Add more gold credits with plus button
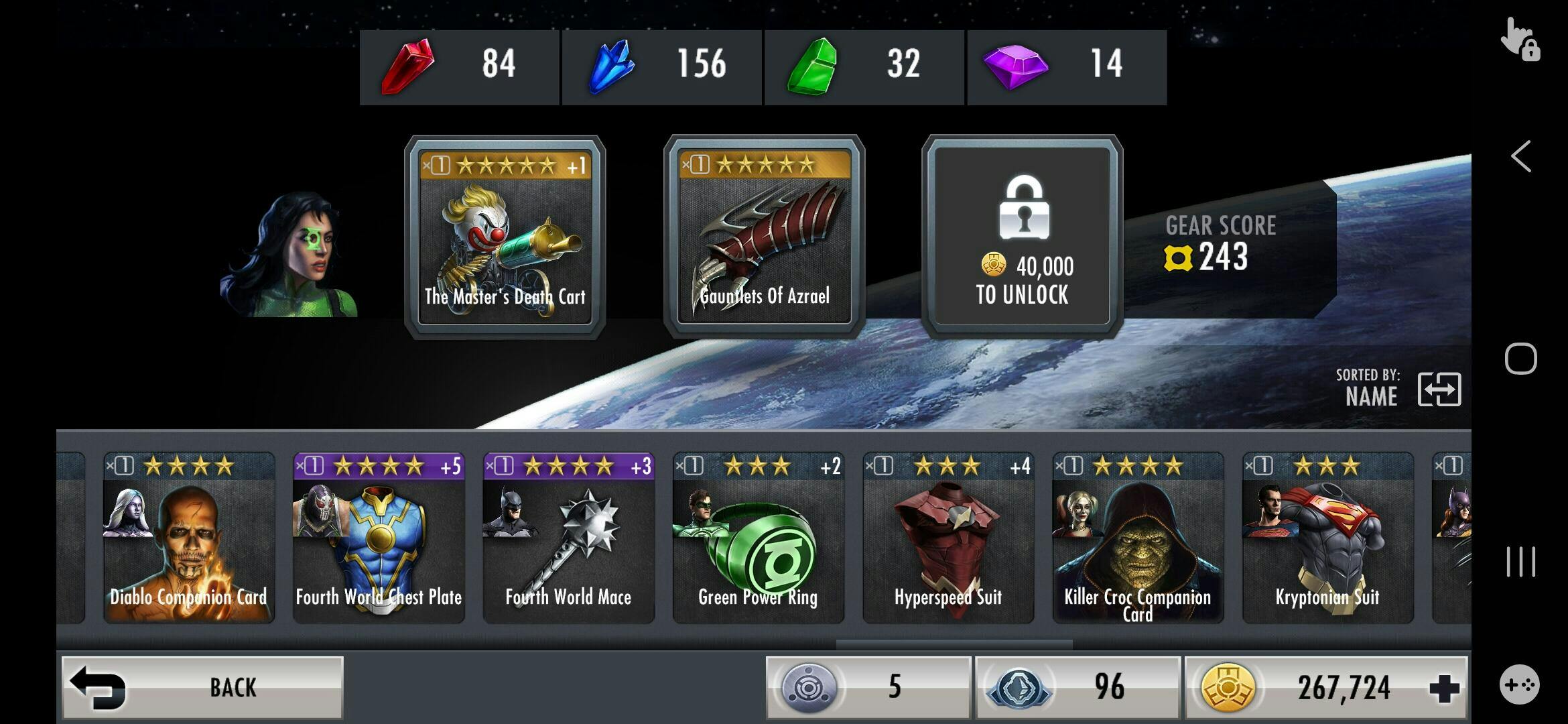Image resolution: width=1568 pixels, height=724 pixels. tap(1444, 688)
